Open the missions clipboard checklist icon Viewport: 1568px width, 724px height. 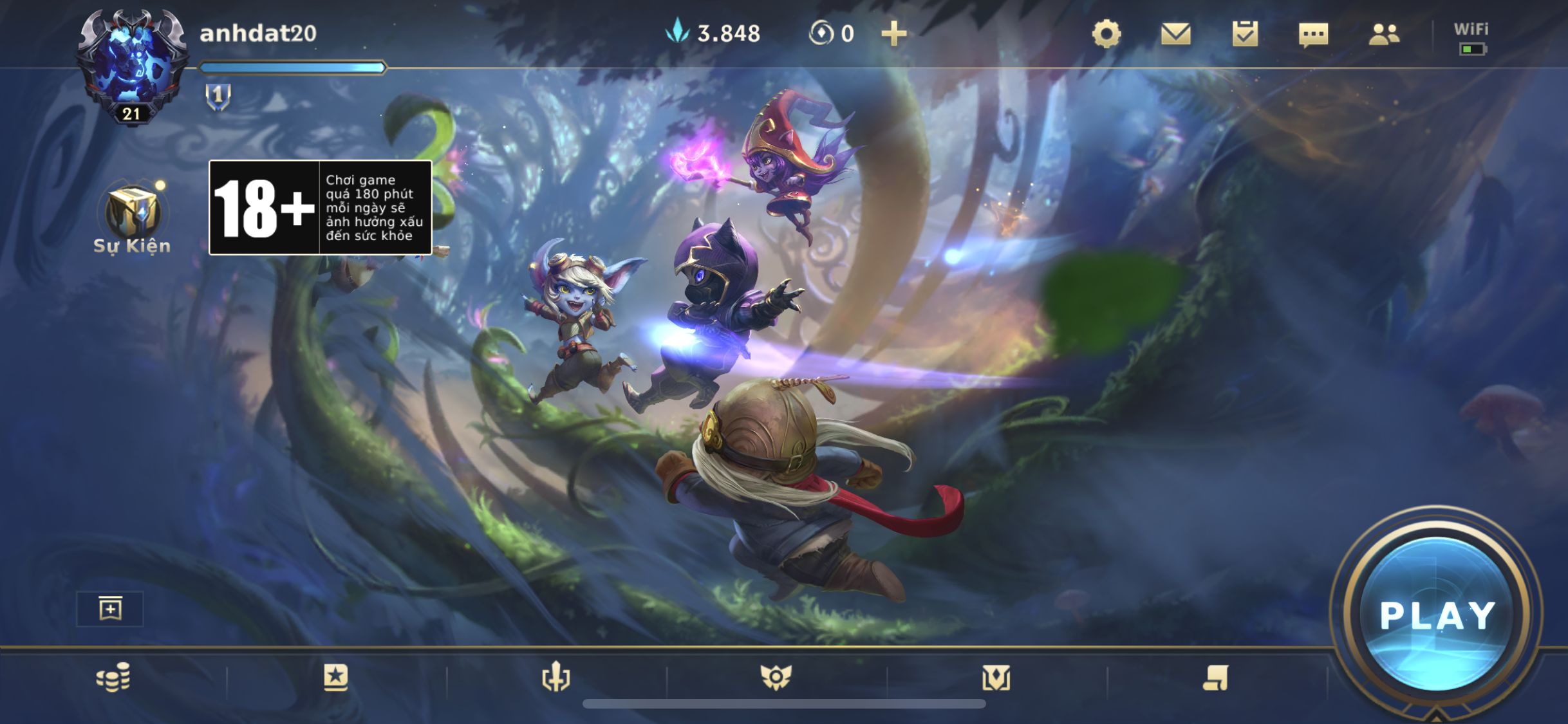[1245, 33]
